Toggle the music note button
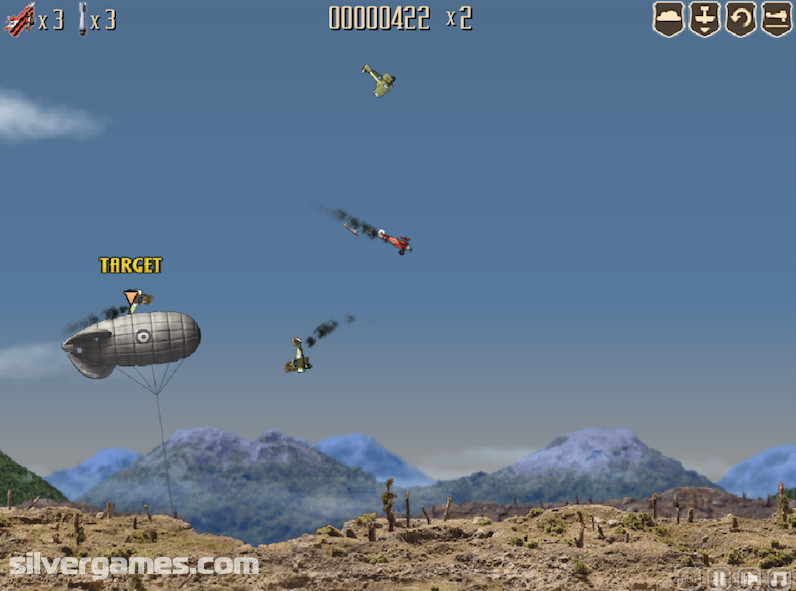This screenshot has height=591, width=796. coord(778,578)
